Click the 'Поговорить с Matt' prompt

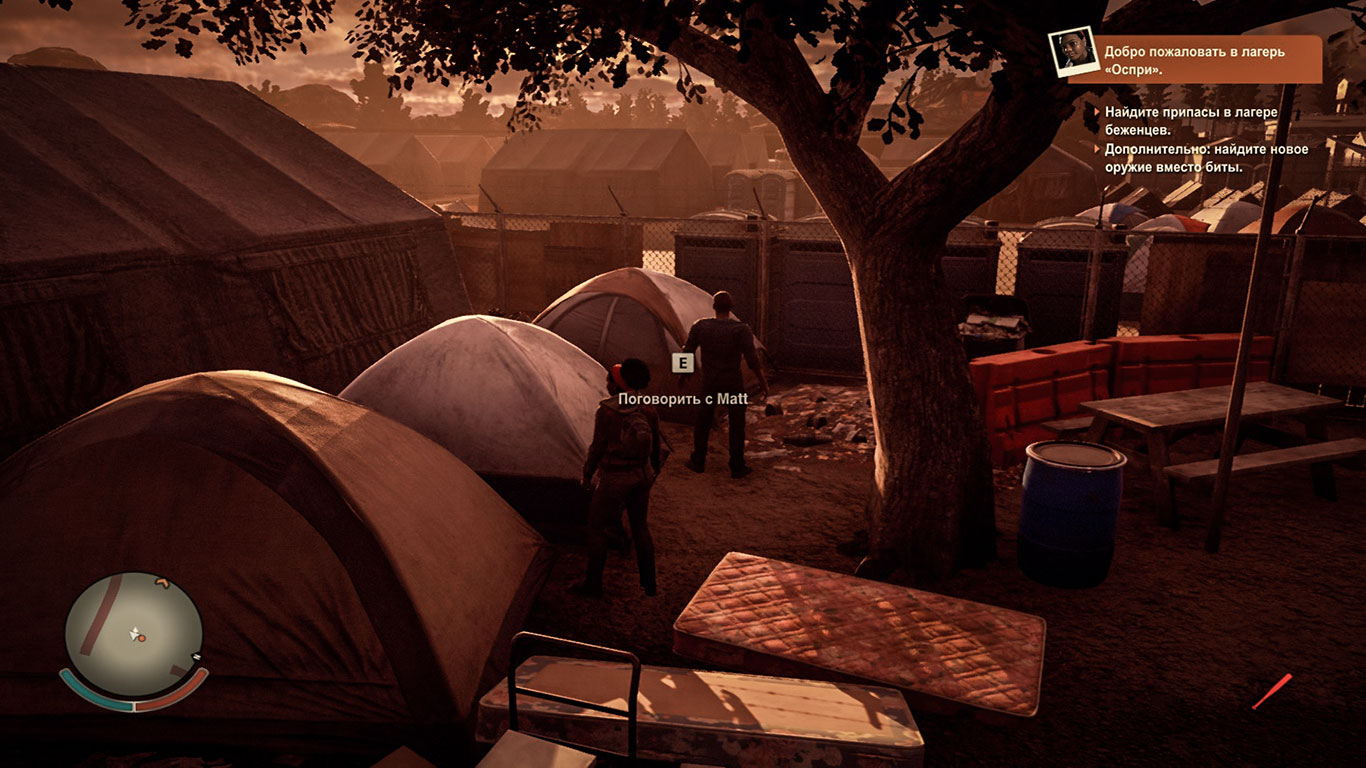[x=683, y=397]
